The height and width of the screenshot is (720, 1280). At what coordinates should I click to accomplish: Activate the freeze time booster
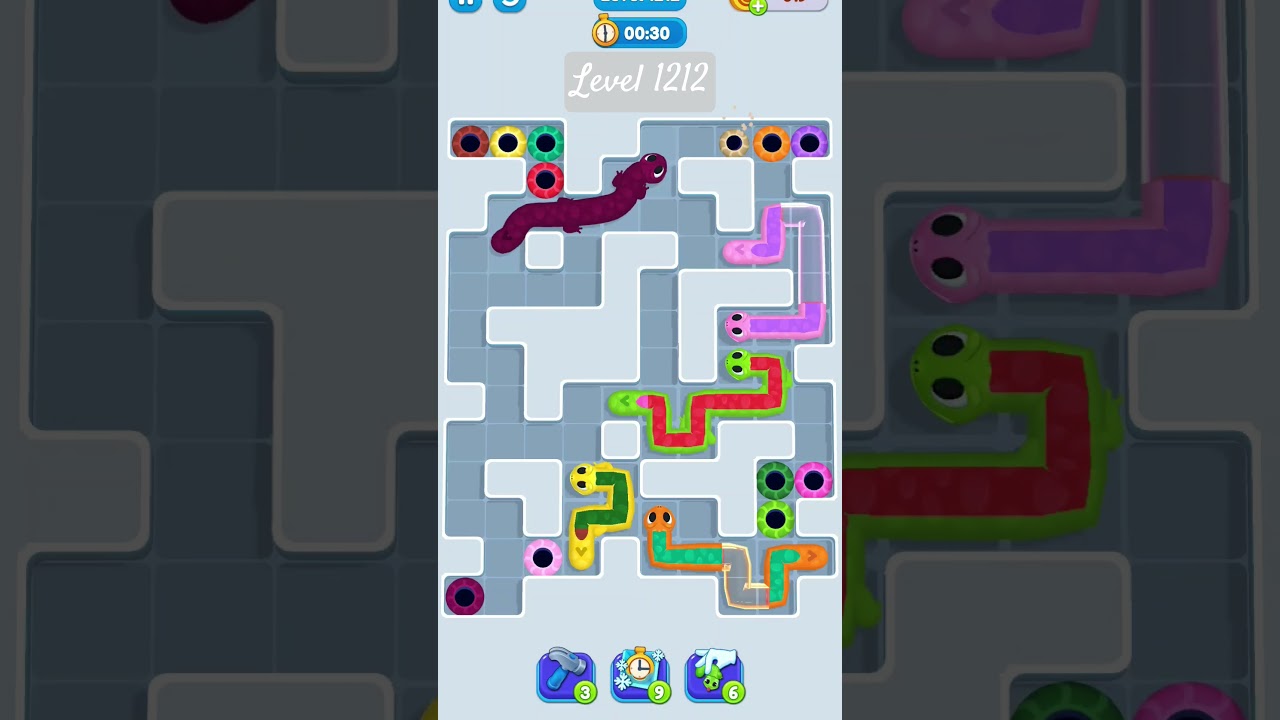tap(639, 674)
